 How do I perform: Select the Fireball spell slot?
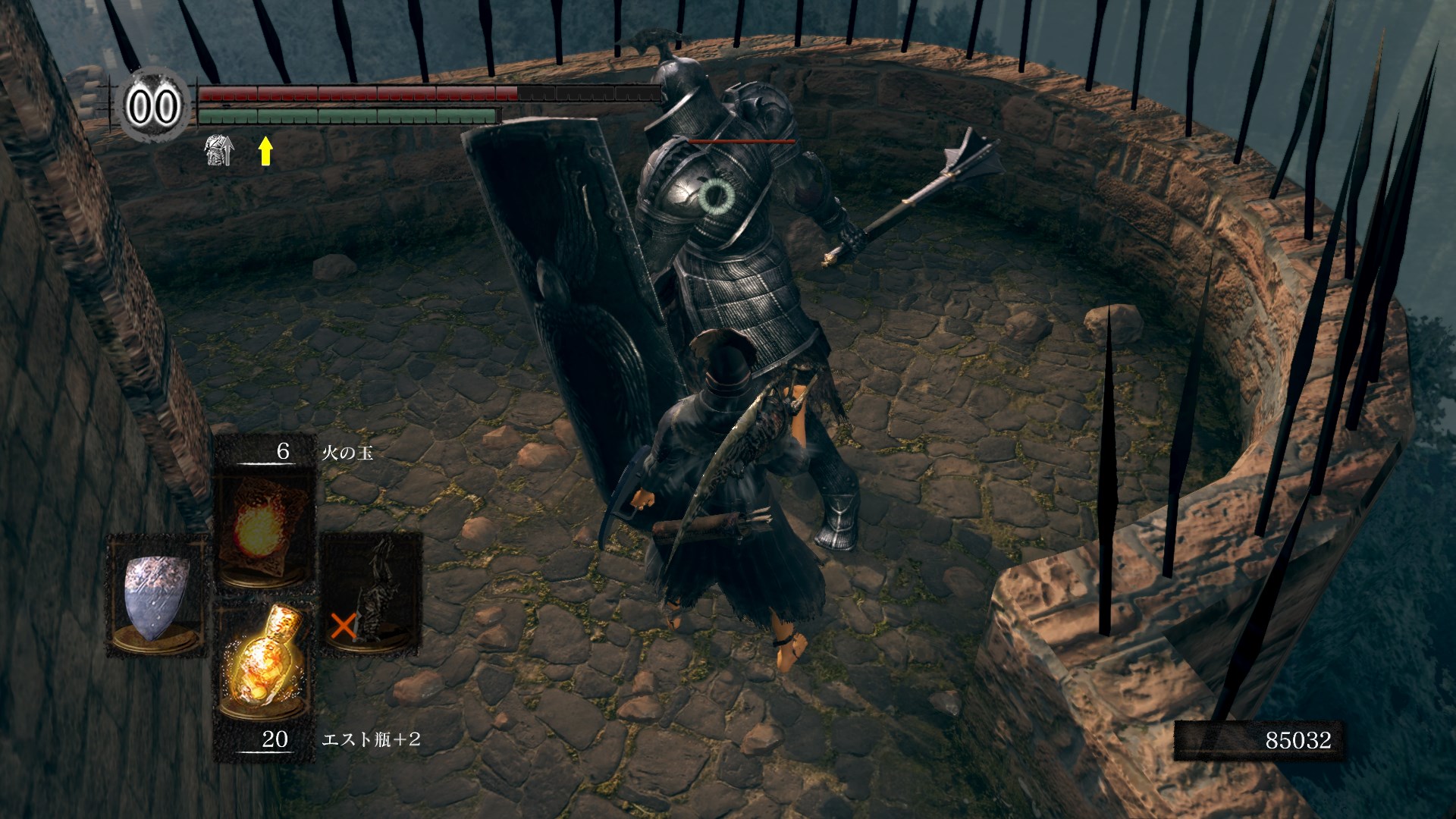(x=263, y=527)
